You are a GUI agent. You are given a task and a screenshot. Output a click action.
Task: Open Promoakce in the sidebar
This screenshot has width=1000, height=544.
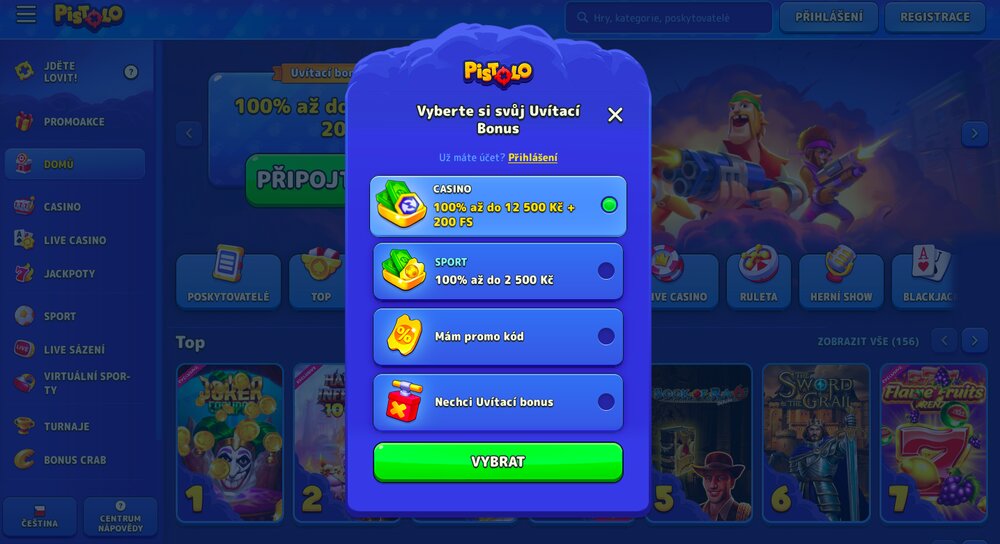click(74, 122)
